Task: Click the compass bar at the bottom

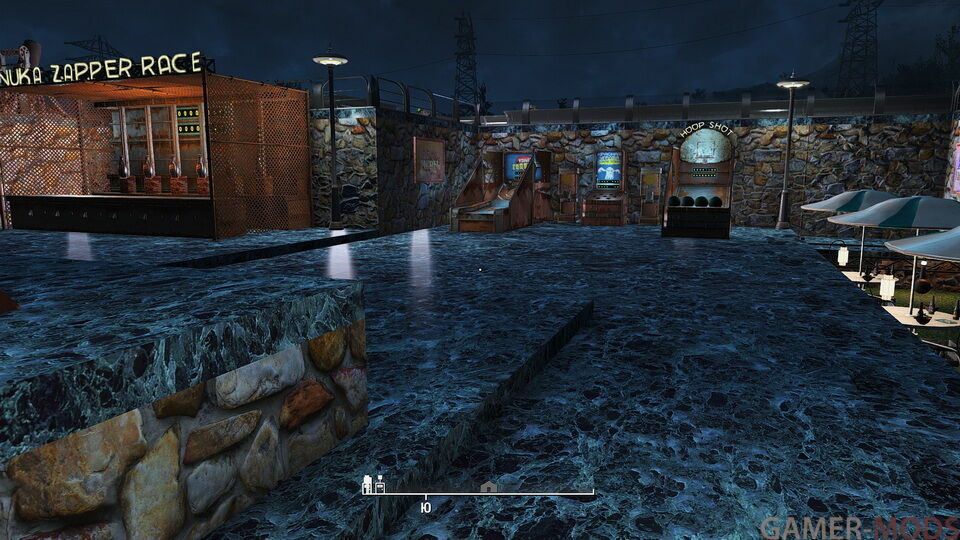Action: coord(478,493)
